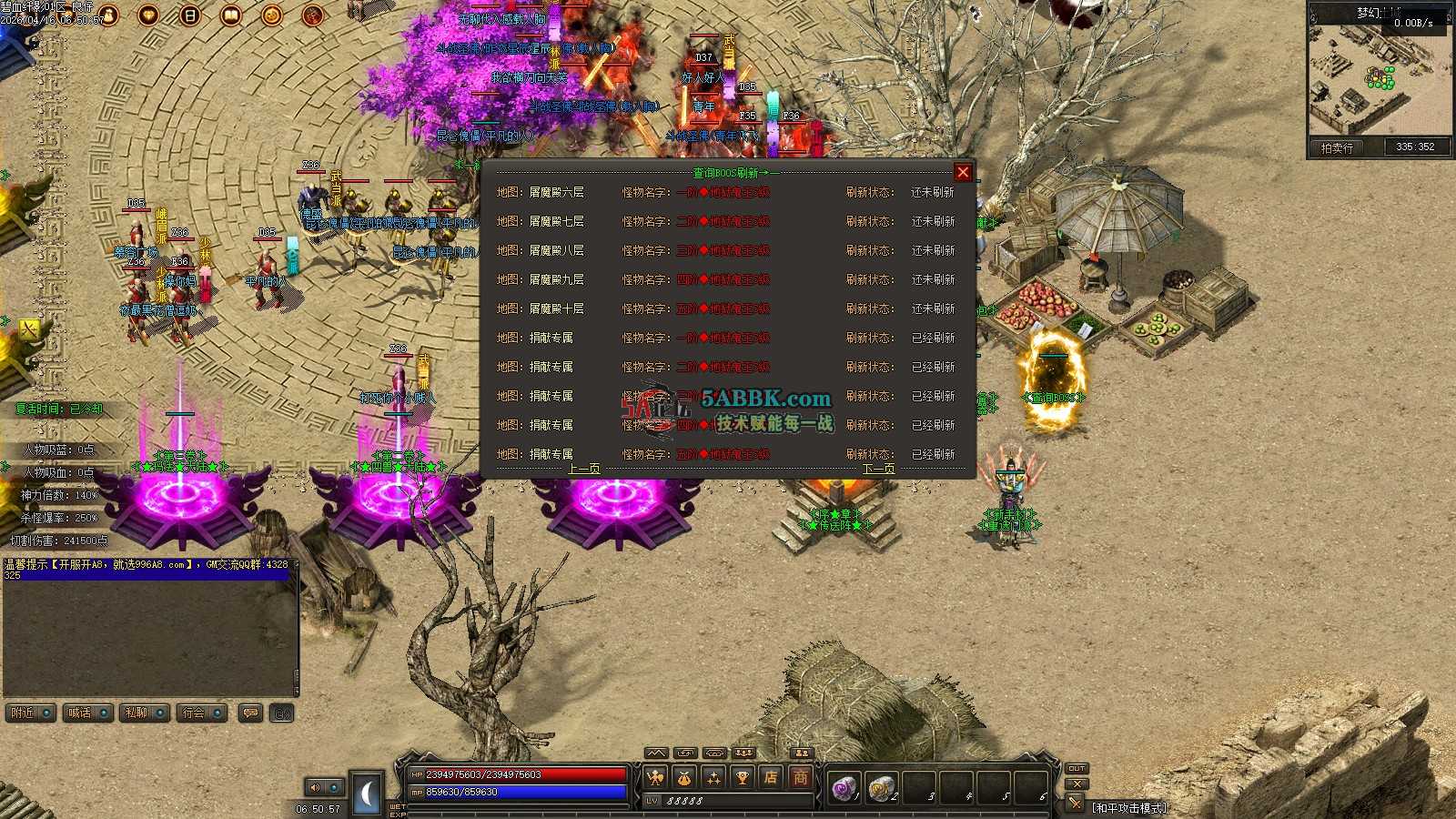Viewport: 1456px width, 819px height.
Task: Switch chat to 私聊 private channel
Action: [x=146, y=713]
